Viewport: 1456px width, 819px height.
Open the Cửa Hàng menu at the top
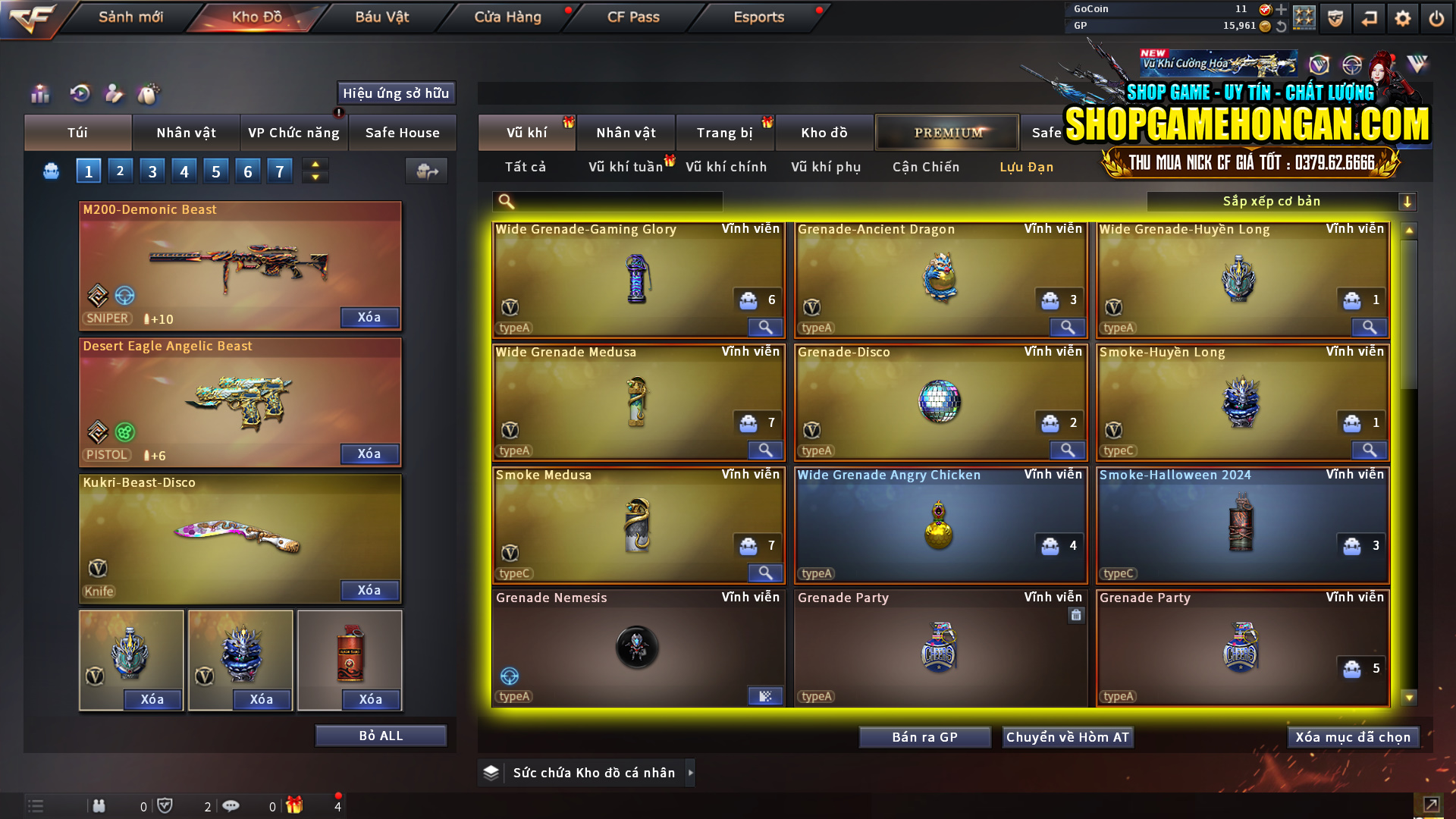[507, 17]
